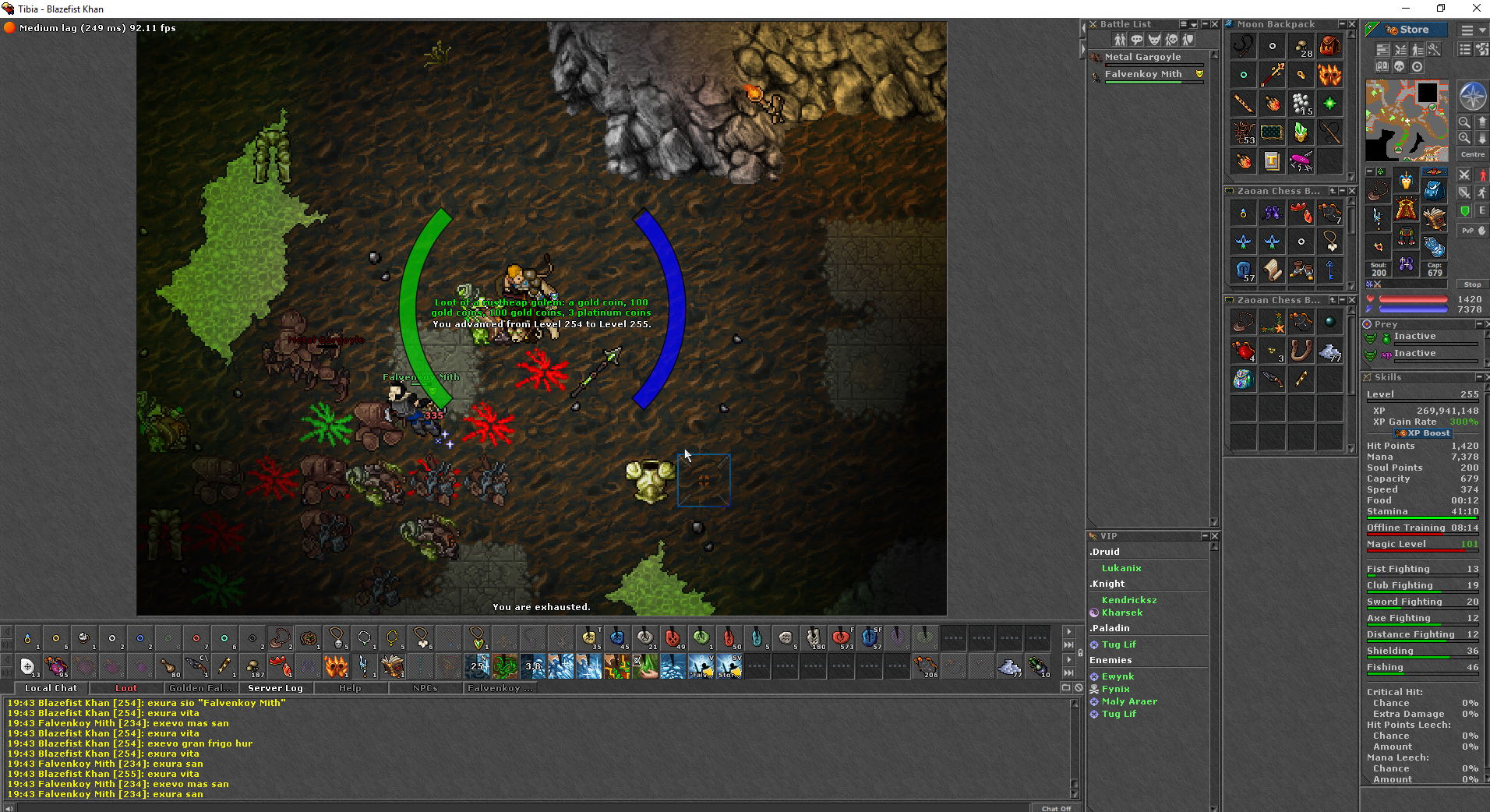Activate the avalanche rune in the action bar
The width and height of the screenshot is (1490, 812).
pos(563,666)
